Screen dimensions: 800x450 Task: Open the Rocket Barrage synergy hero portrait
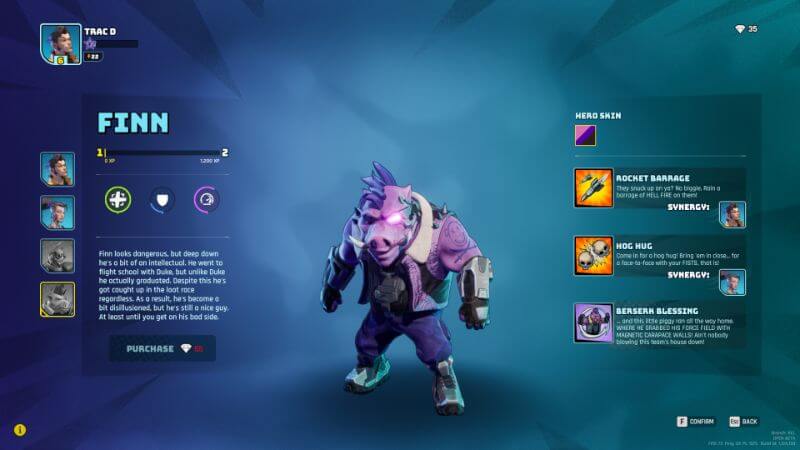[732, 214]
